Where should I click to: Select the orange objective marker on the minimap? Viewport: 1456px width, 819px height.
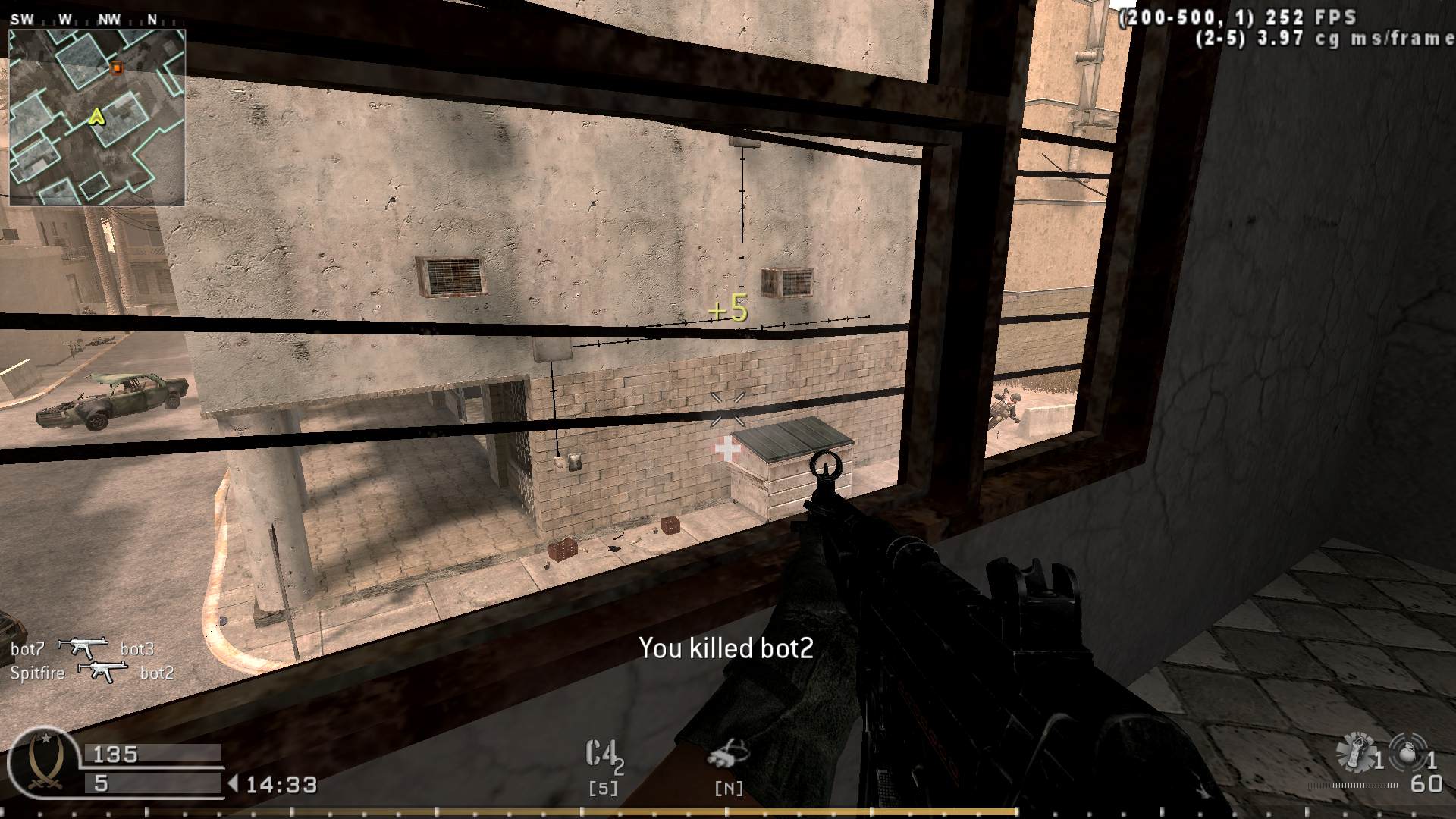point(116,67)
